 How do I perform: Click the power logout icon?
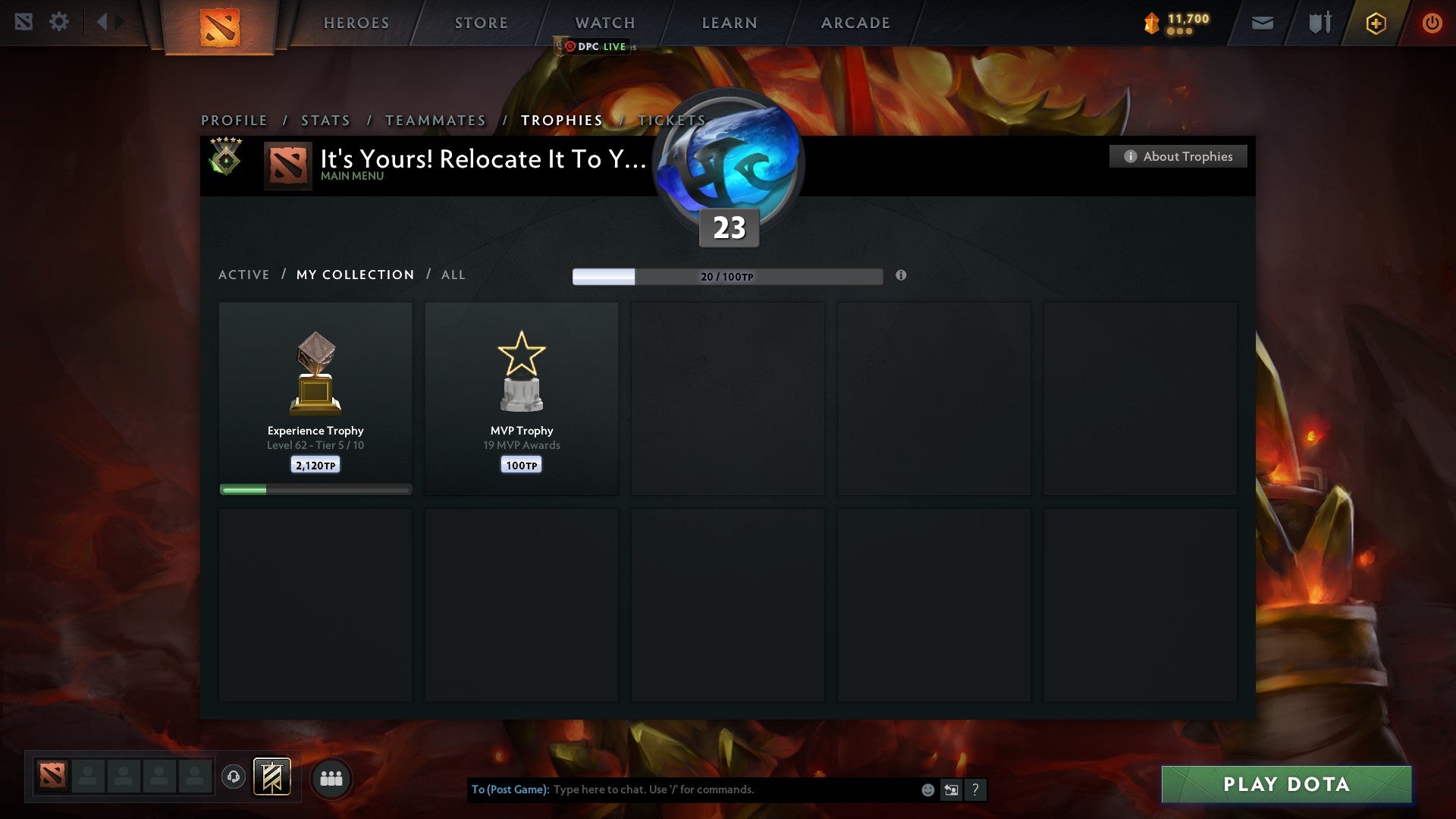1432,23
